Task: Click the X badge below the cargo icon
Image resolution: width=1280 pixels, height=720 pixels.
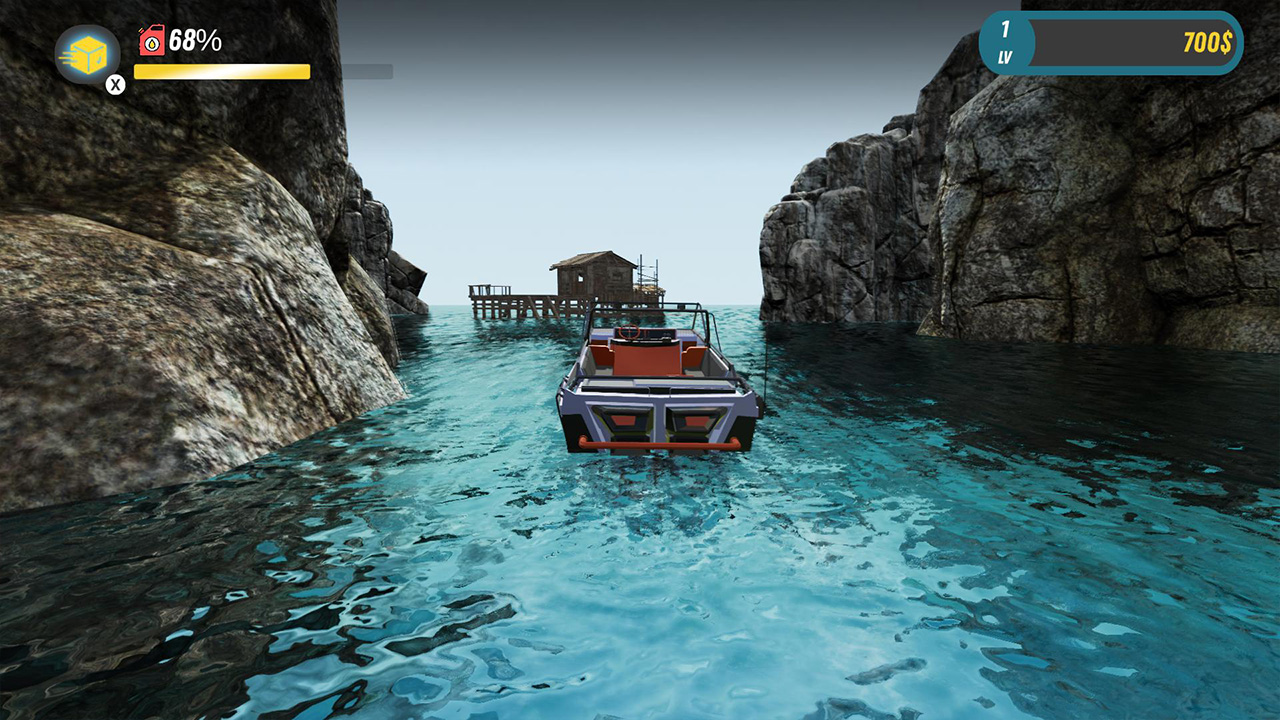Action: point(115,83)
